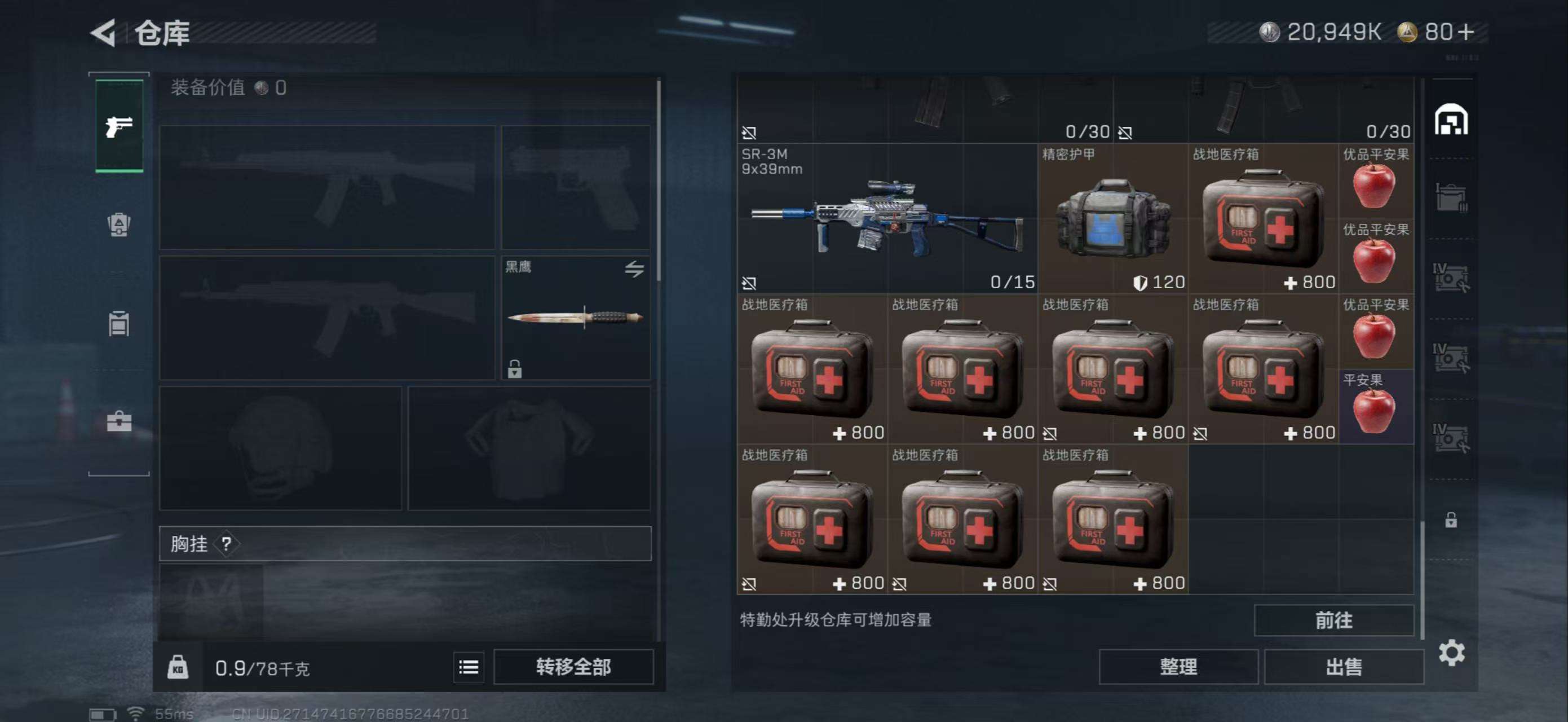Screen dimensions: 1568x722
Task: Toggle the lock on the 黑鹰 knife slot
Action: (x=514, y=369)
